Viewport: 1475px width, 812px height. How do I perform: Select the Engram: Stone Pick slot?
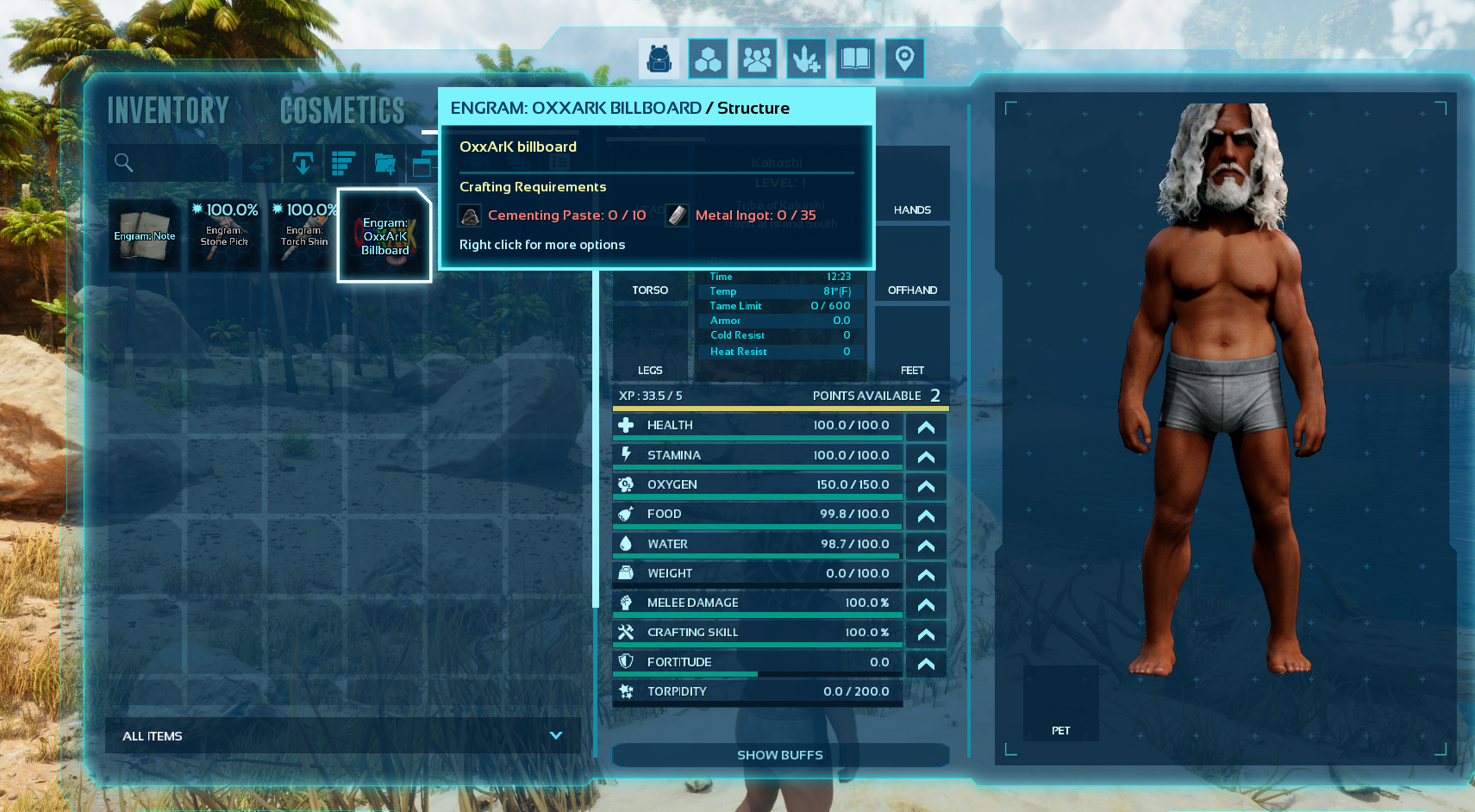pos(225,235)
